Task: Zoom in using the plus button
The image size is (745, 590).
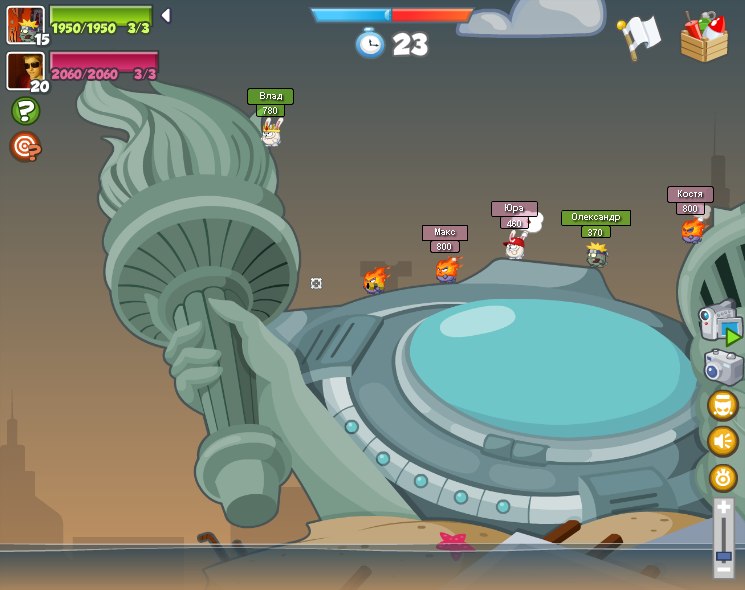Action: click(723, 508)
